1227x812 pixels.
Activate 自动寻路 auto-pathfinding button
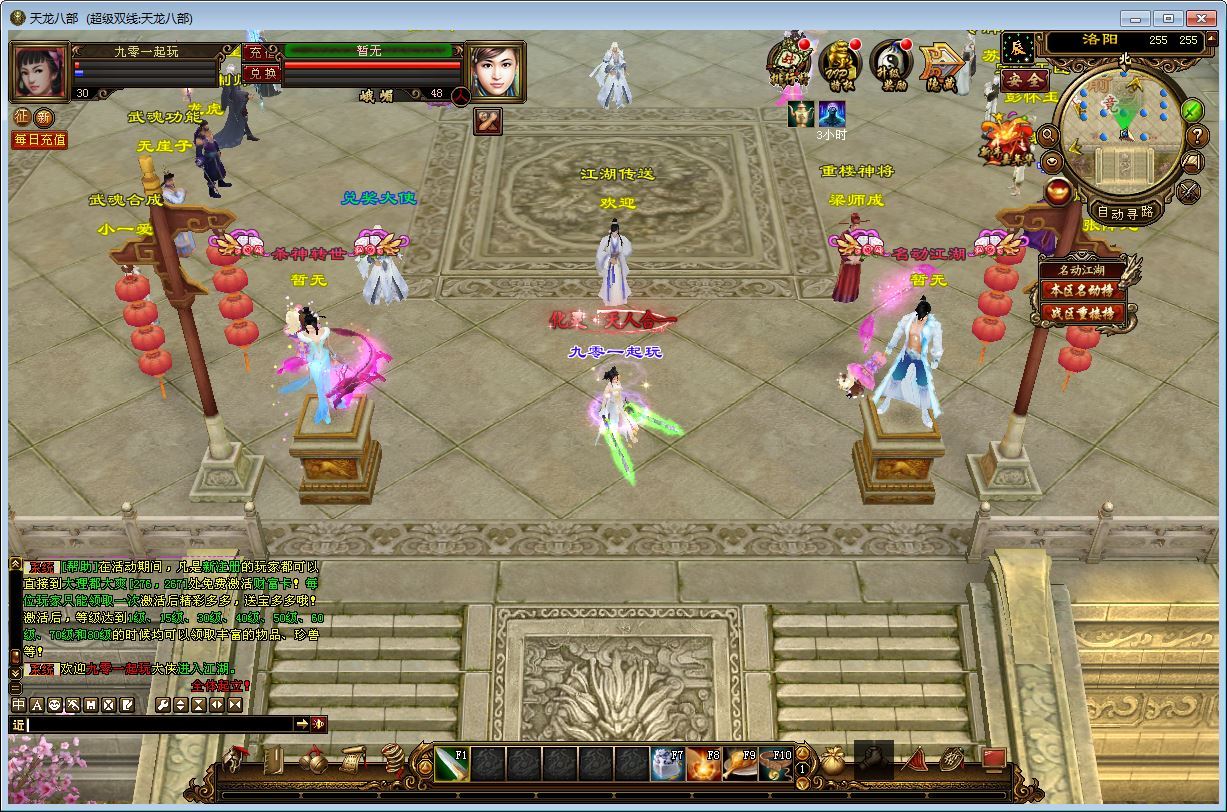pos(1125,211)
